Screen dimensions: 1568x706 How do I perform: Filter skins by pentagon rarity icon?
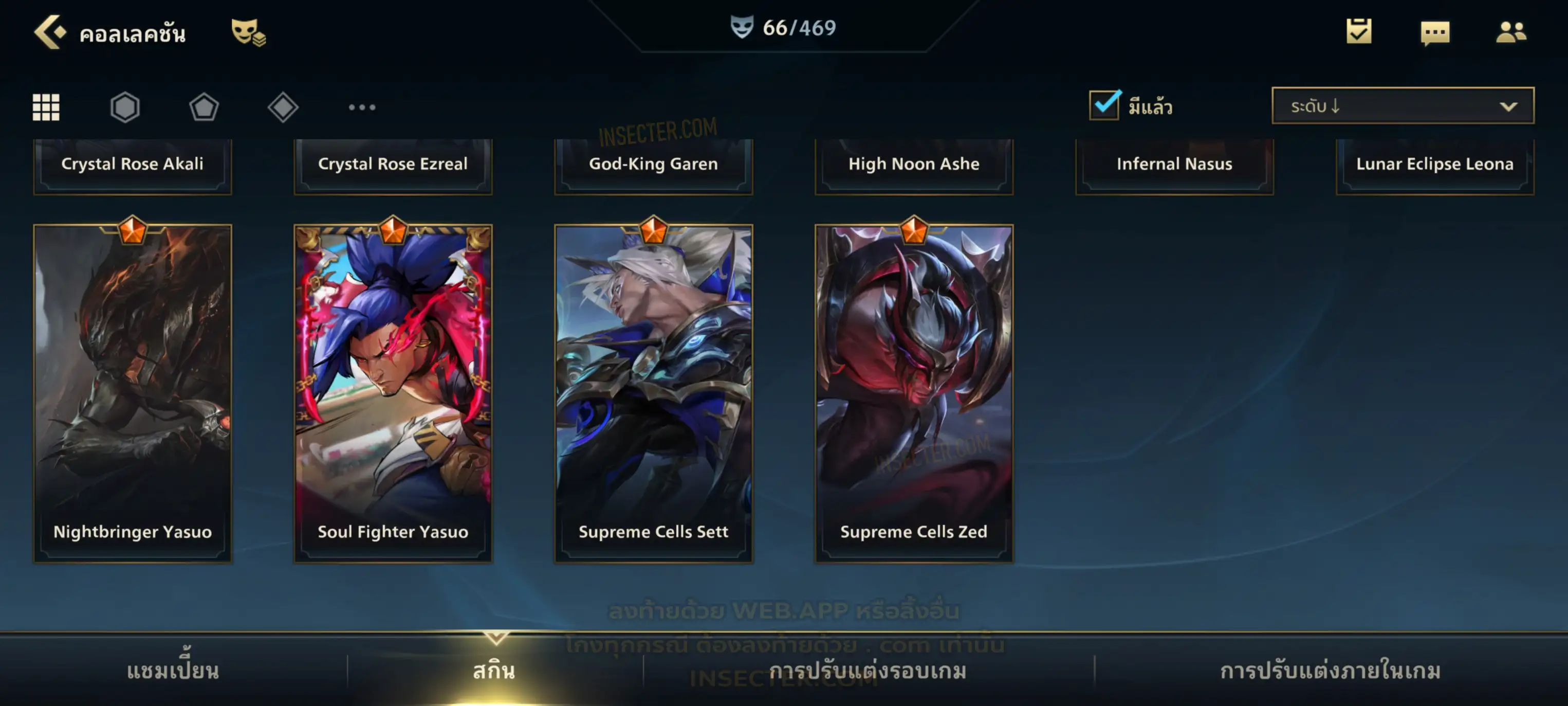point(204,107)
